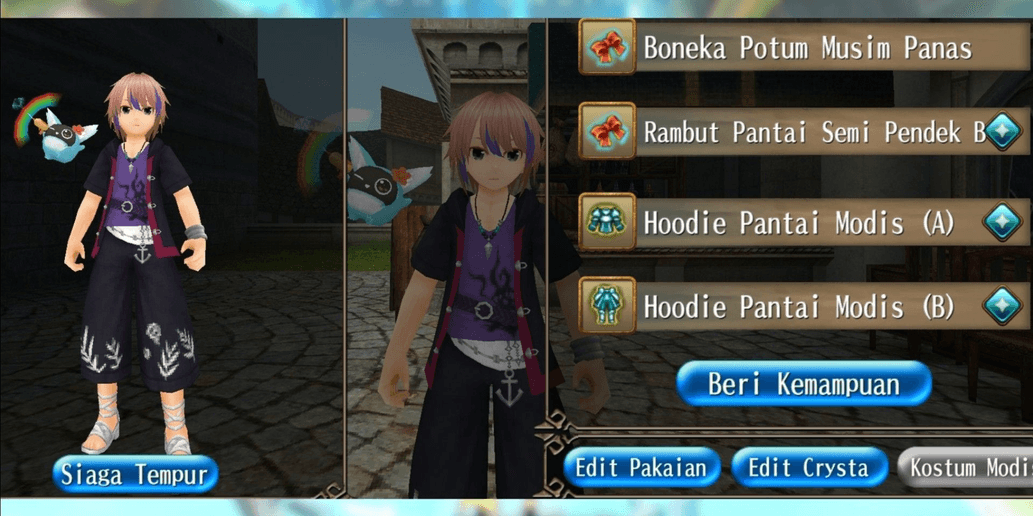Open Edit Pakaian
The image size is (1033, 516).
coord(641,468)
